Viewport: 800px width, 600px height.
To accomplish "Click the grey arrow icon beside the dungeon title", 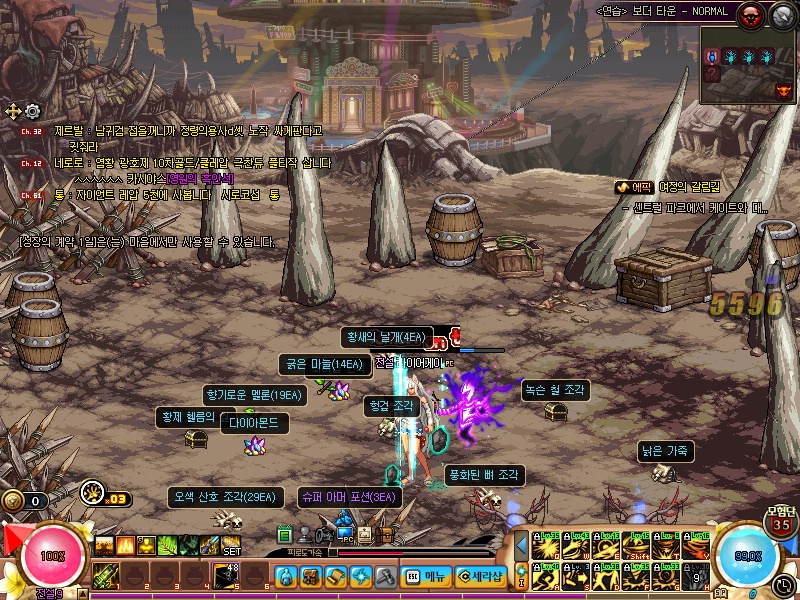I will coord(782,14).
